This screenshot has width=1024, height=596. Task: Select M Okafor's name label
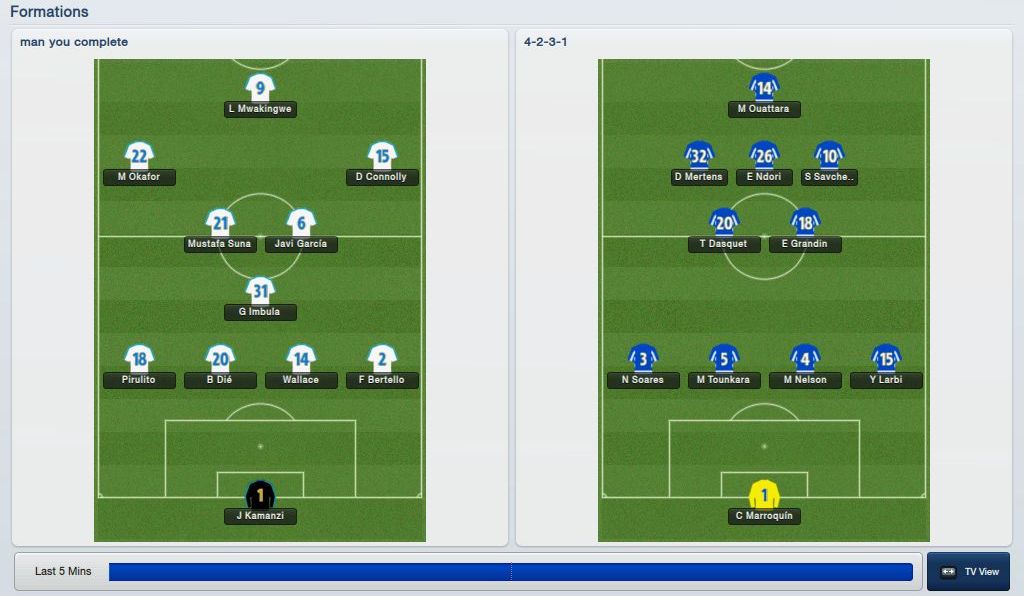pyautogui.click(x=139, y=177)
